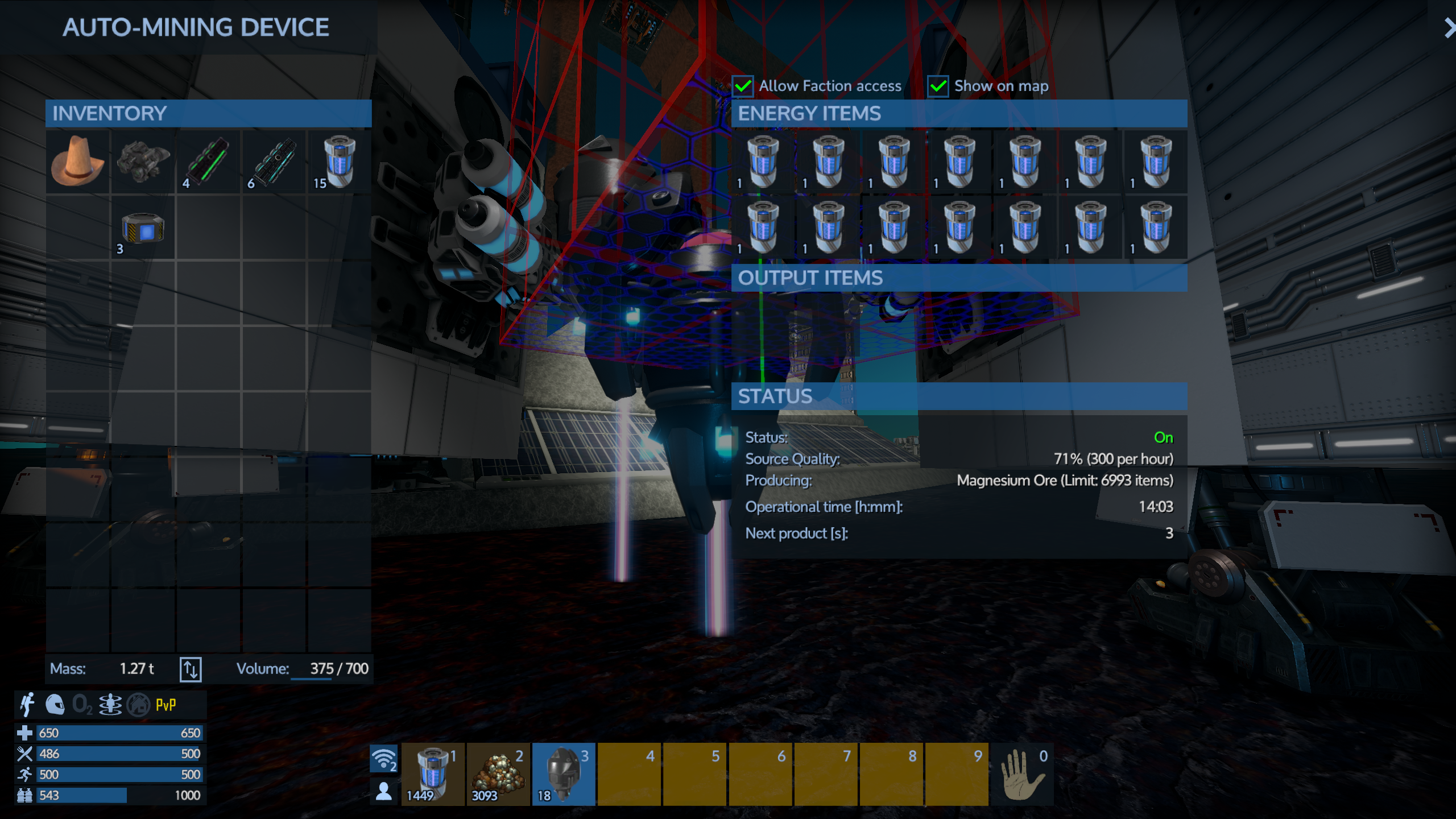Select hotbar slot 3 drill tool
This screenshot has height=819, width=1456.
coord(564,773)
